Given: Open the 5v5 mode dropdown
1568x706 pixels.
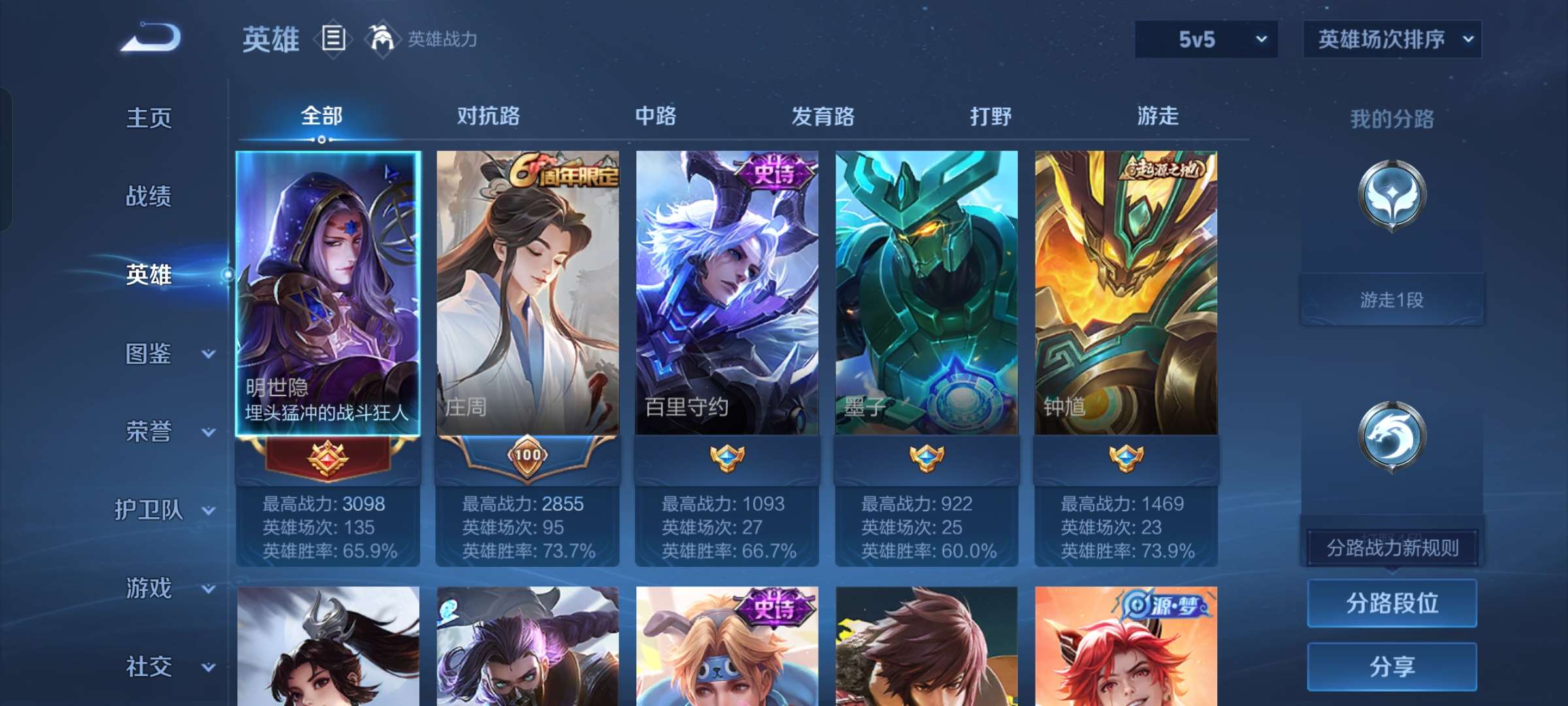Looking at the screenshot, I should click(x=1205, y=39).
